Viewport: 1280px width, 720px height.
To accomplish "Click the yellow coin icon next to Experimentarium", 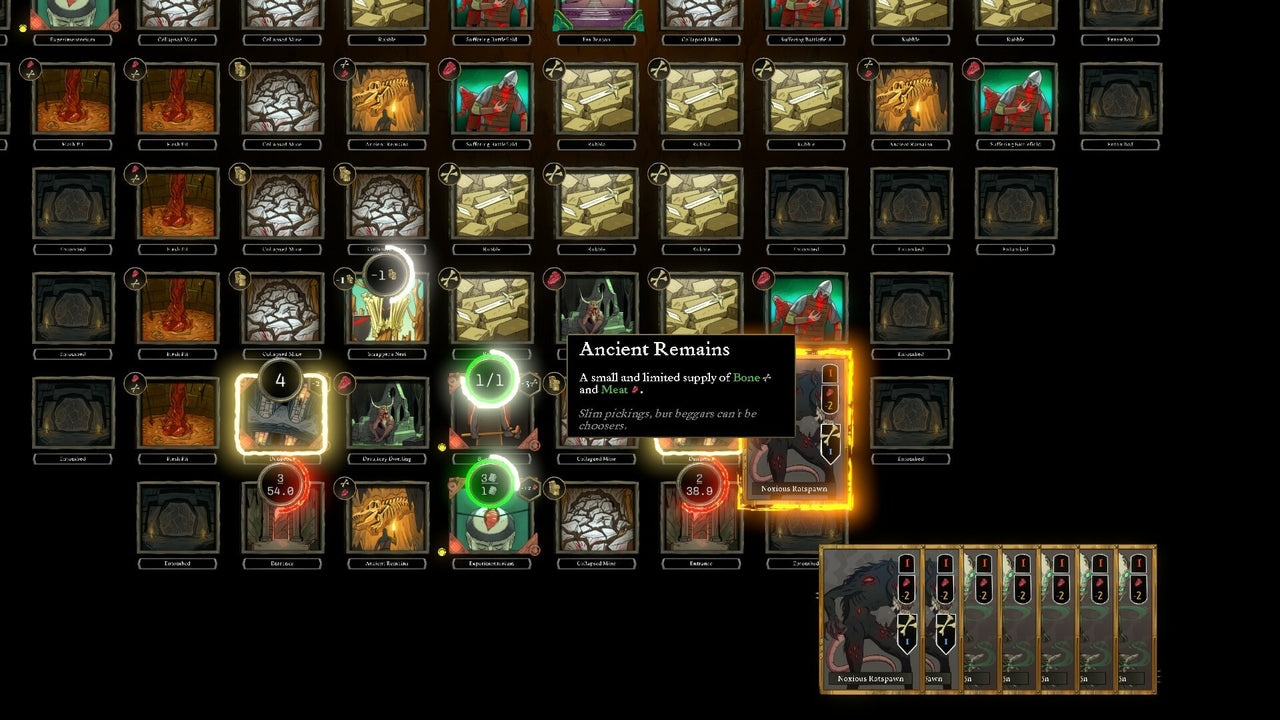I will click(x=440, y=551).
